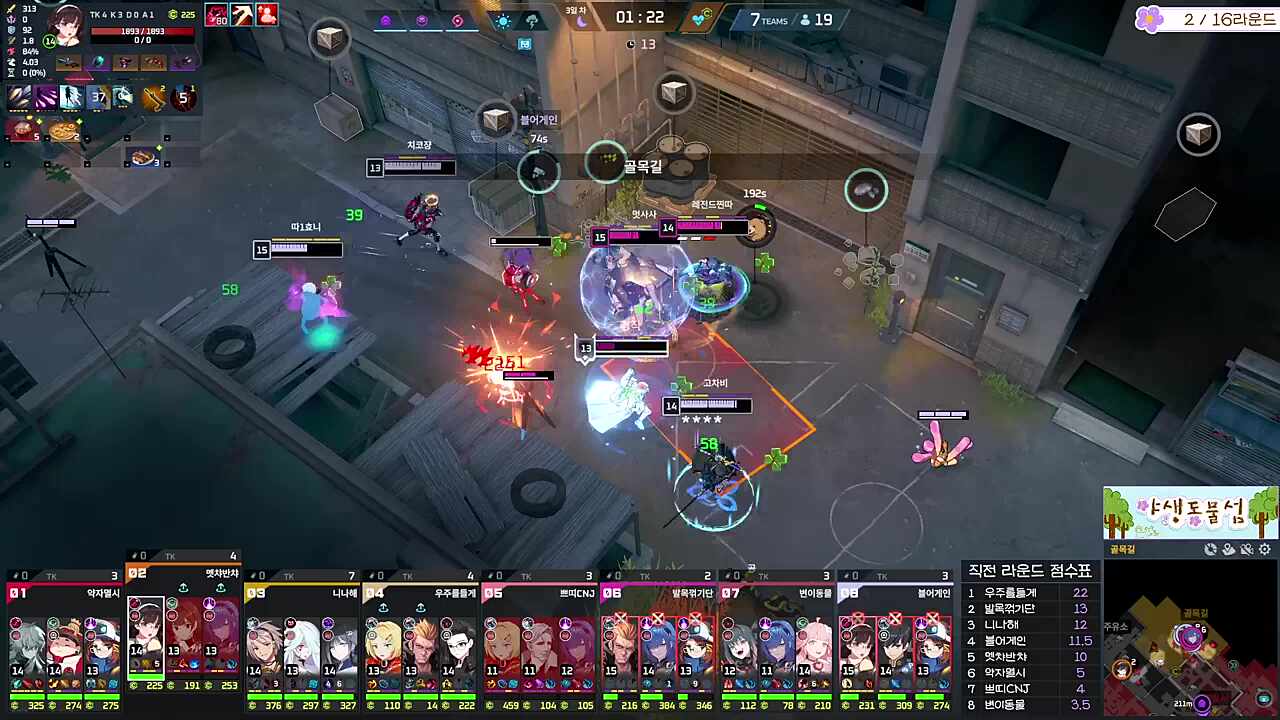Click the sun weather icon
The height and width of the screenshot is (720, 1280).
pos(503,21)
